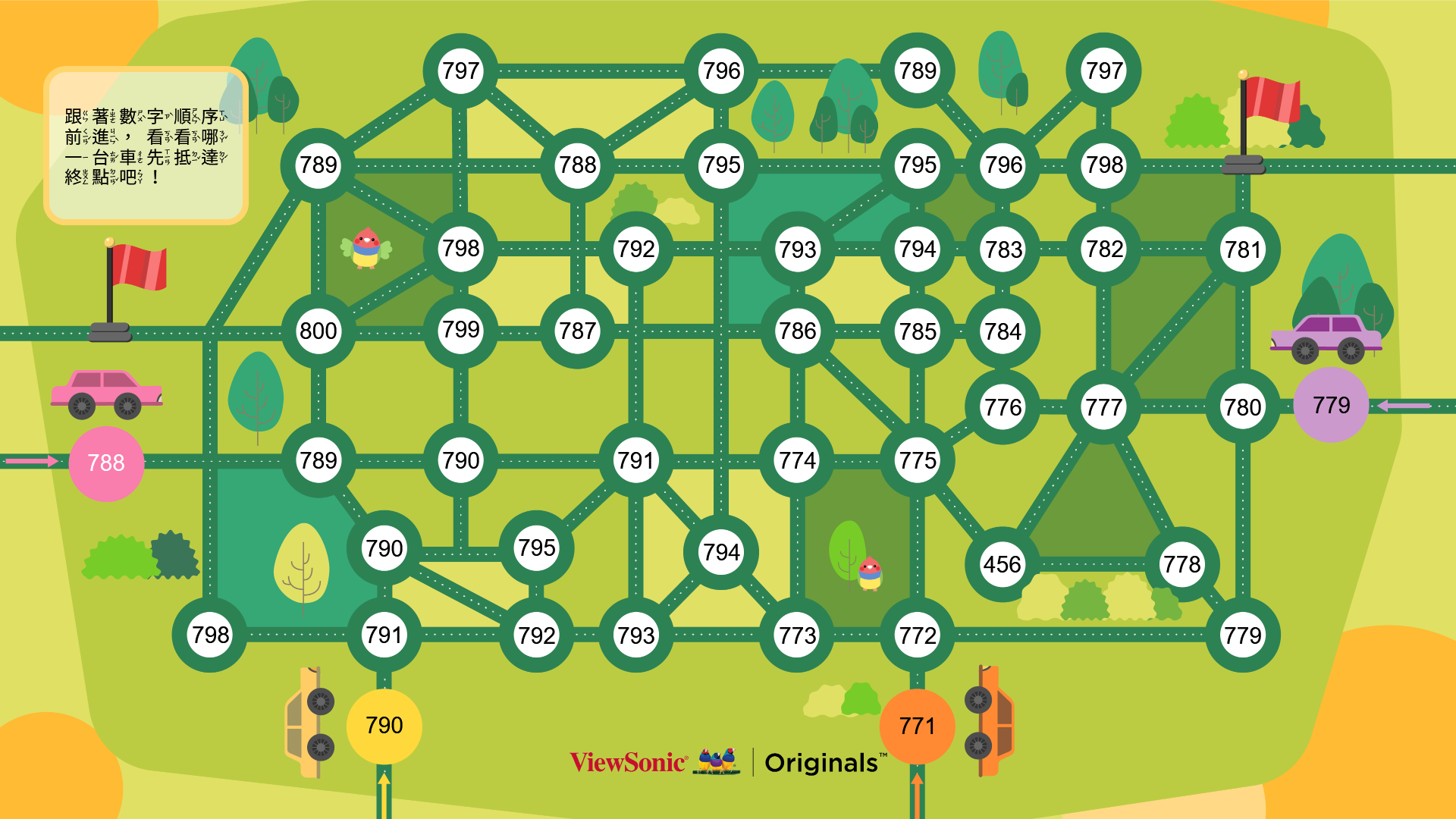Image resolution: width=1456 pixels, height=819 pixels.
Task: Choose the 785 number circle
Action: coord(918,331)
